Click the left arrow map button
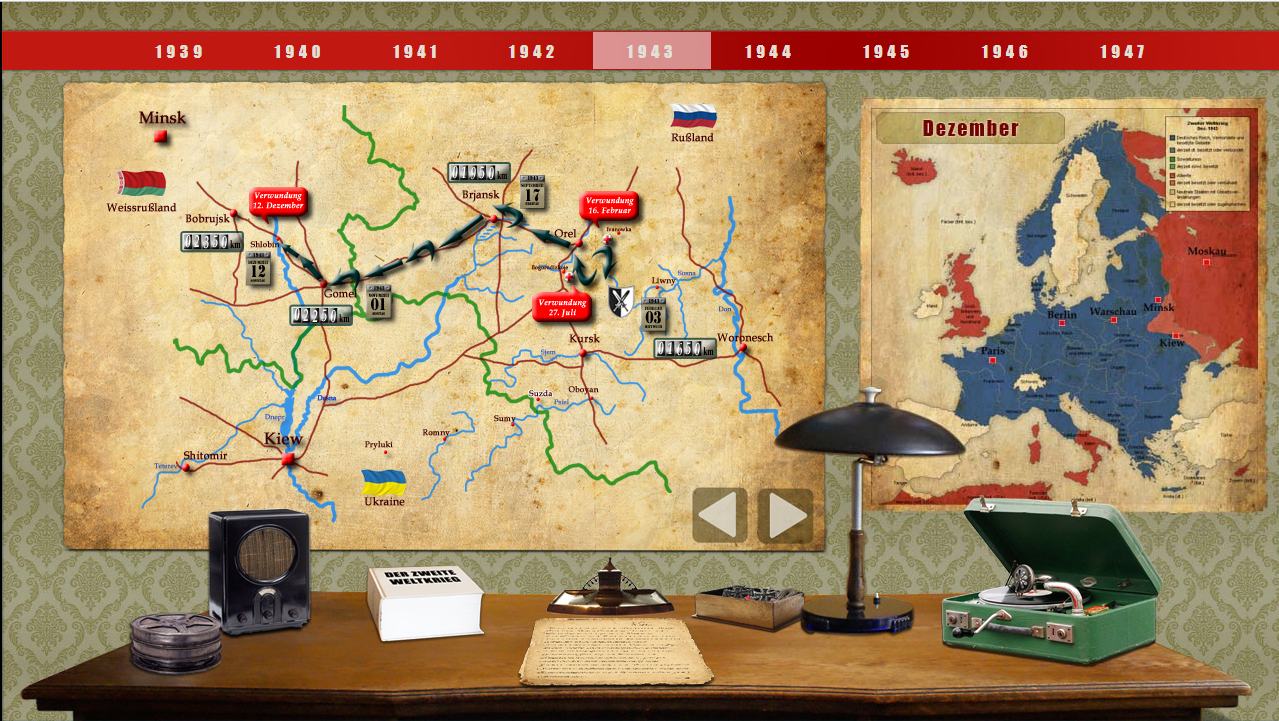1279x721 pixels. (x=720, y=515)
